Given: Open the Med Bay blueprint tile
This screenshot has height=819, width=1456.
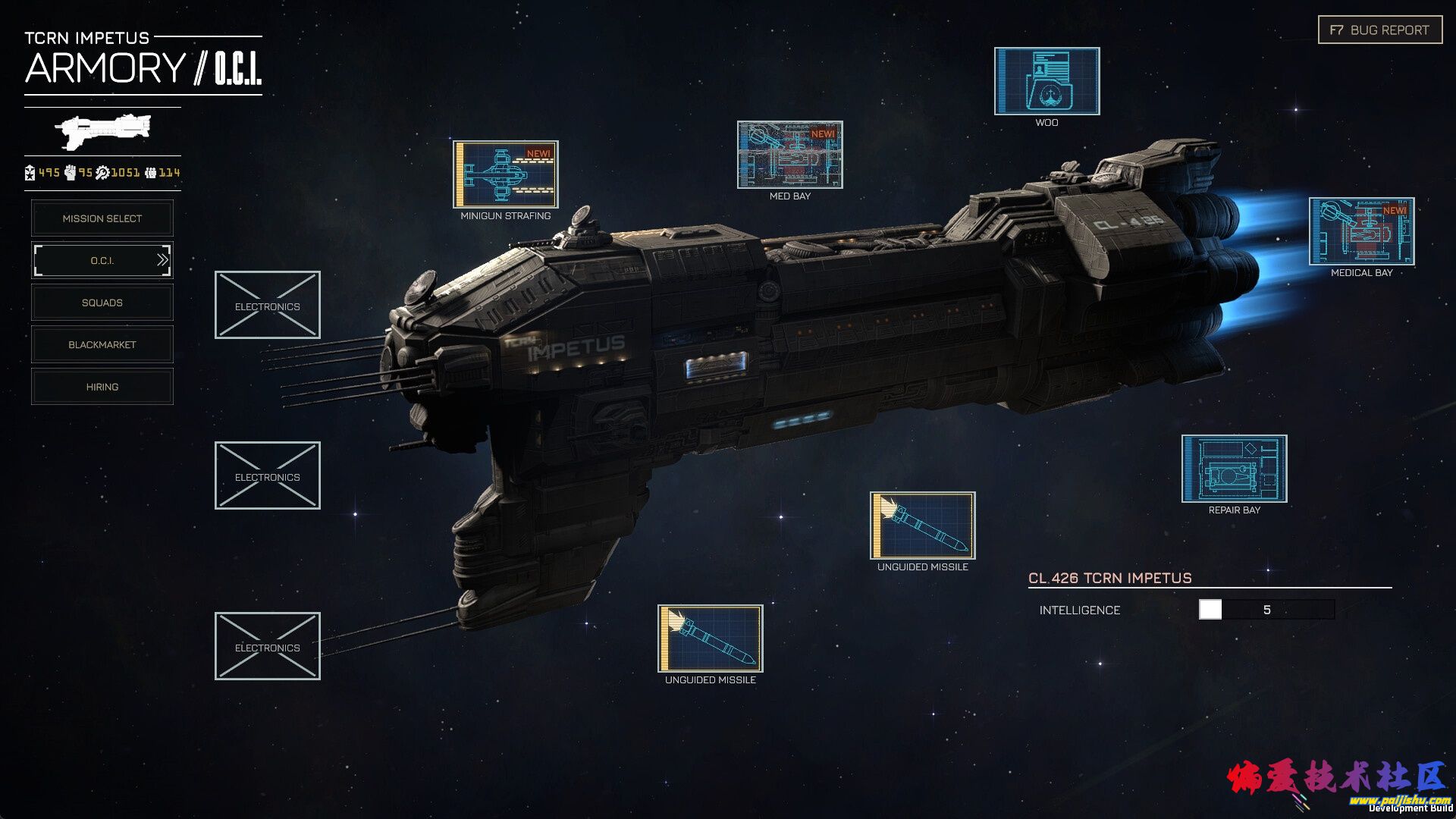Looking at the screenshot, I should [x=789, y=155].
